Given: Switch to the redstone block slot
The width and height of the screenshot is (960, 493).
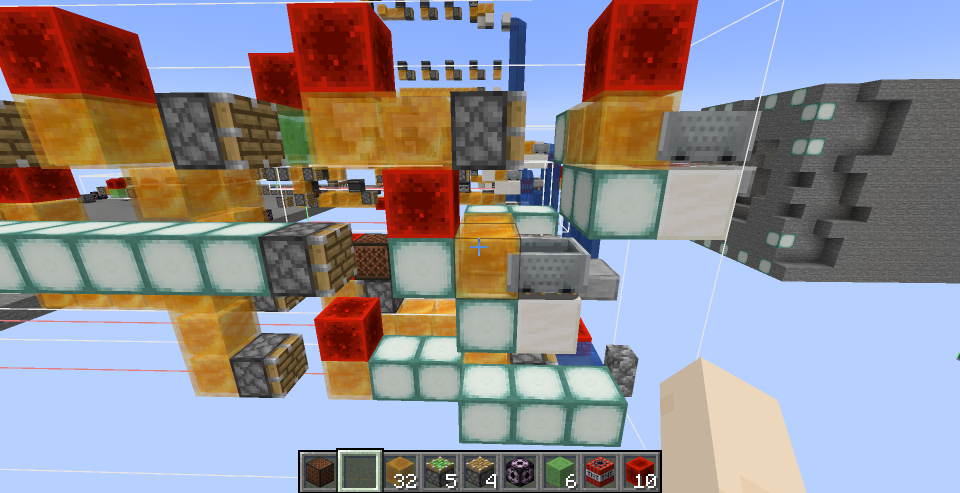Looking at the screenshot, I should pos(640,471).
